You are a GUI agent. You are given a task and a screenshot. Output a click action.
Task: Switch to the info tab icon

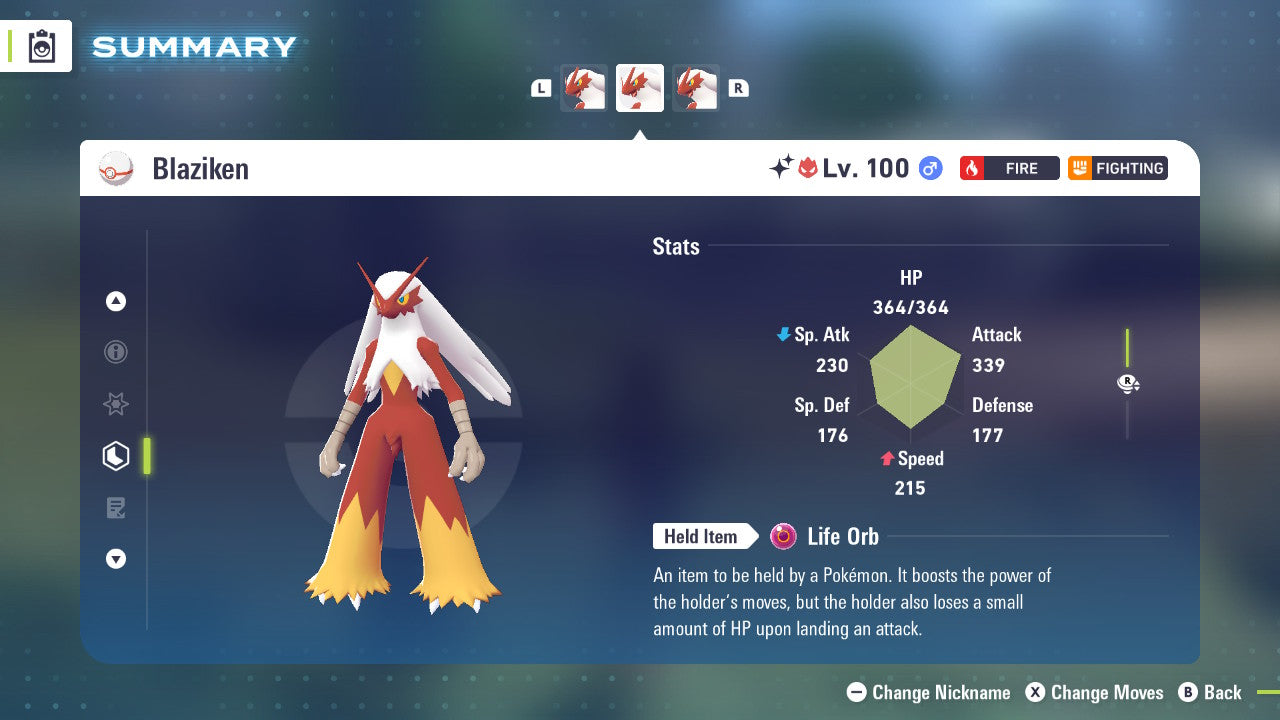click(x=116, y=352)
